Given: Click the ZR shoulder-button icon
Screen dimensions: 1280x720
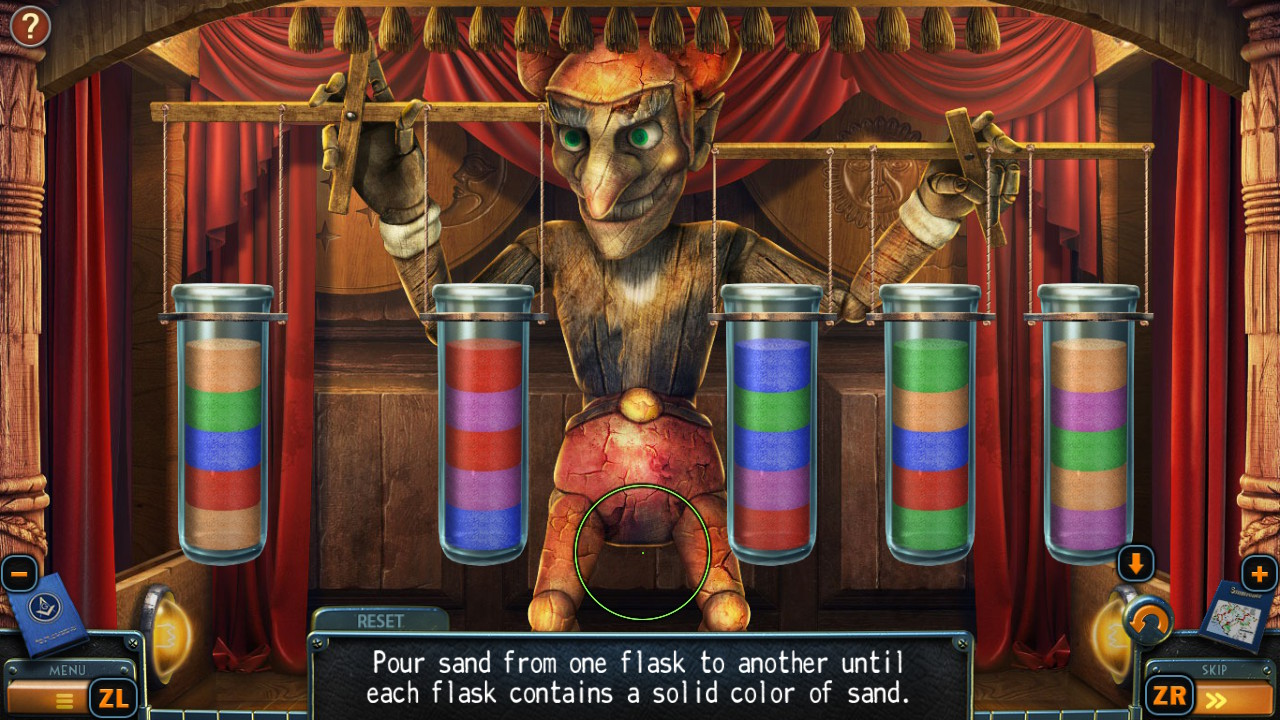Looking at the screenshot, I should pos(1168,695).
